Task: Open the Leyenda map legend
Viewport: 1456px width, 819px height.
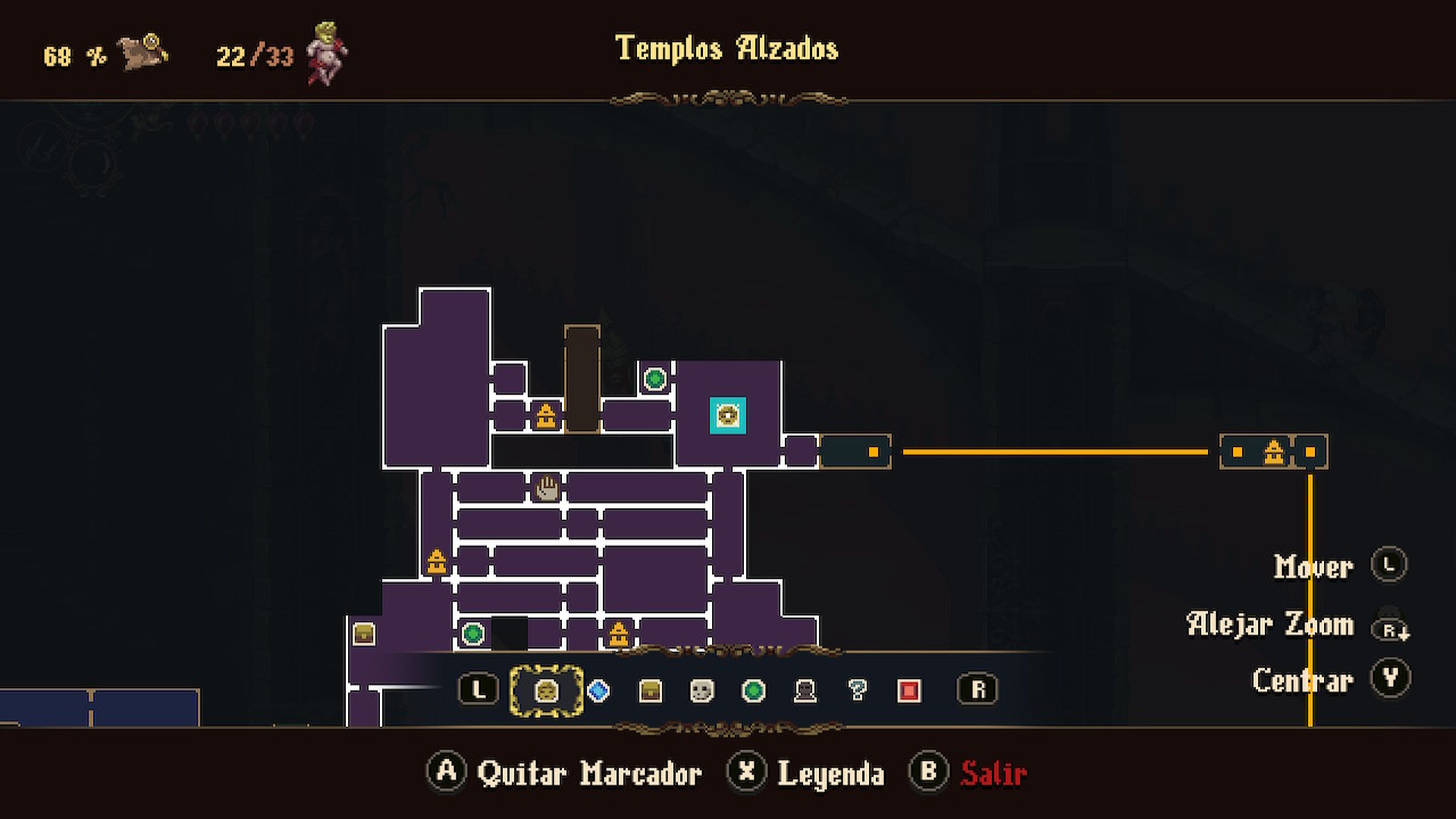Action: click(x=830, y=773)
